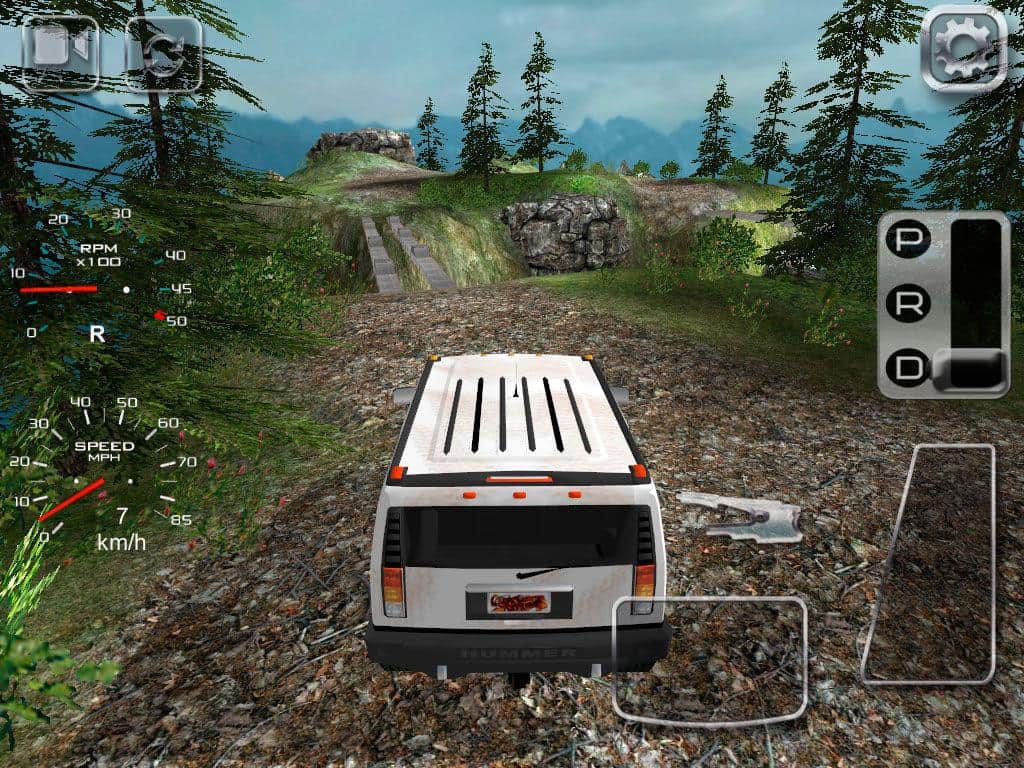Viewport: 1024px width, 768px height.
Task: Click the vehicle reset arrow button
Action: [x=162, y=53]
